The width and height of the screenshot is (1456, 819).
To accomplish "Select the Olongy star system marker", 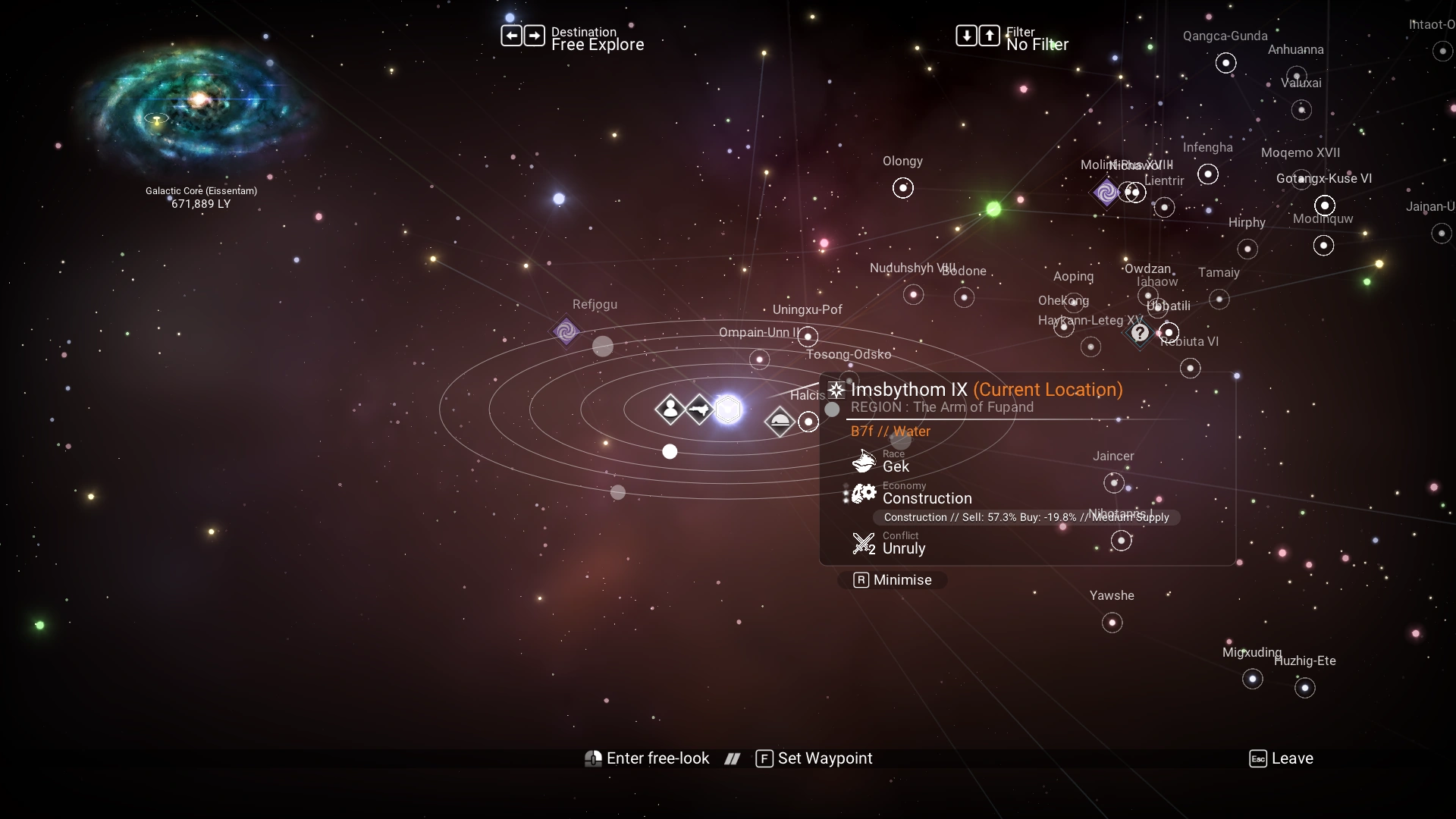I will pos(902,188).
